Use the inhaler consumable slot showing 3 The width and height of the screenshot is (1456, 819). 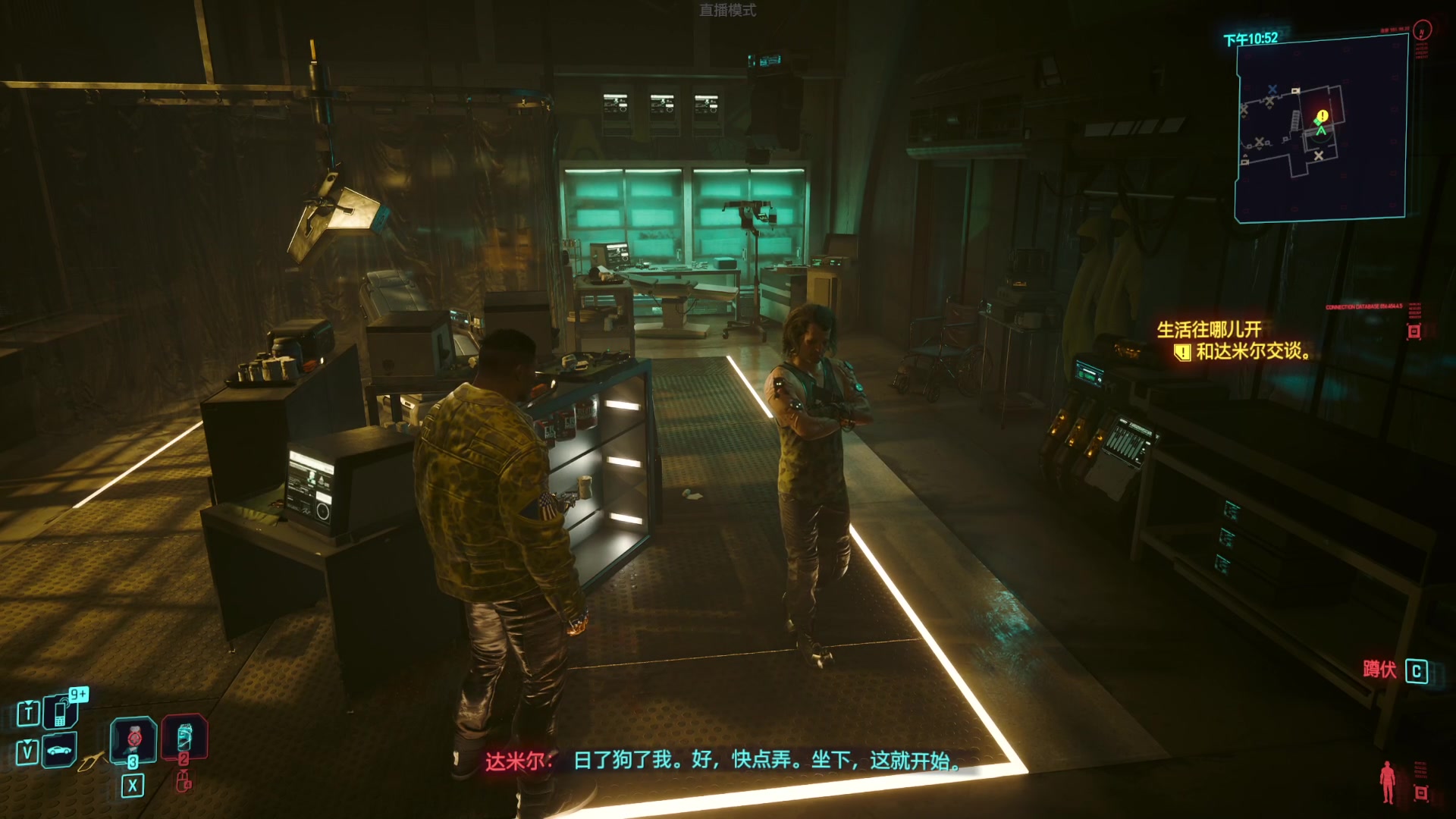coord(133,739)
